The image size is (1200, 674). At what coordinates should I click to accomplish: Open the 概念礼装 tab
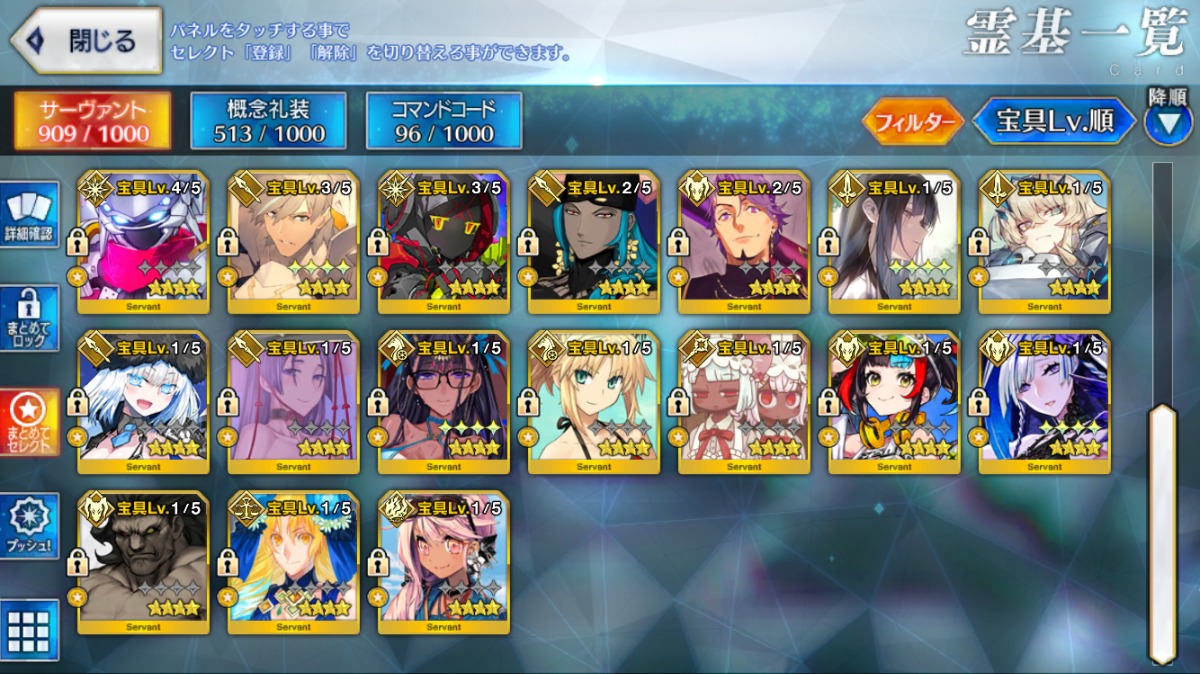(x=268, y=121)
